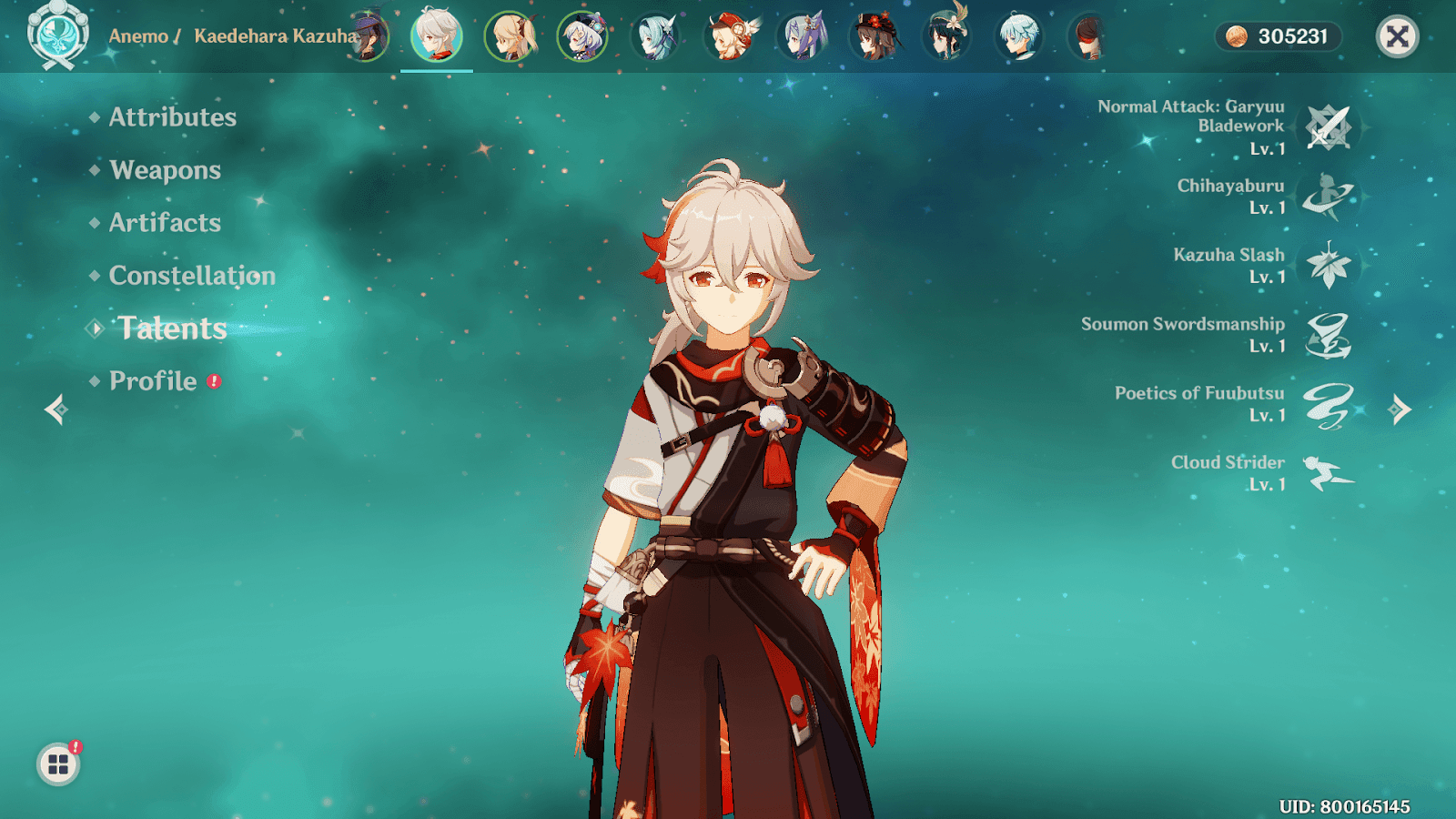Viewport: 1456px width, 819px height.
Task: Click the right arrow to the next character
Action: [x=1400, y=409]
